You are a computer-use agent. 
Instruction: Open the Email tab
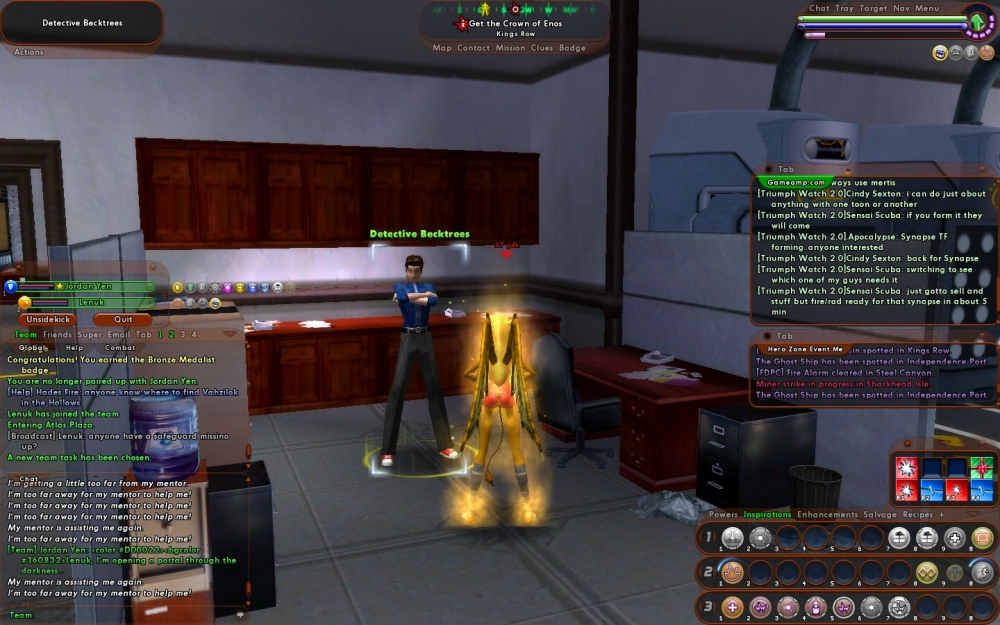120,334
